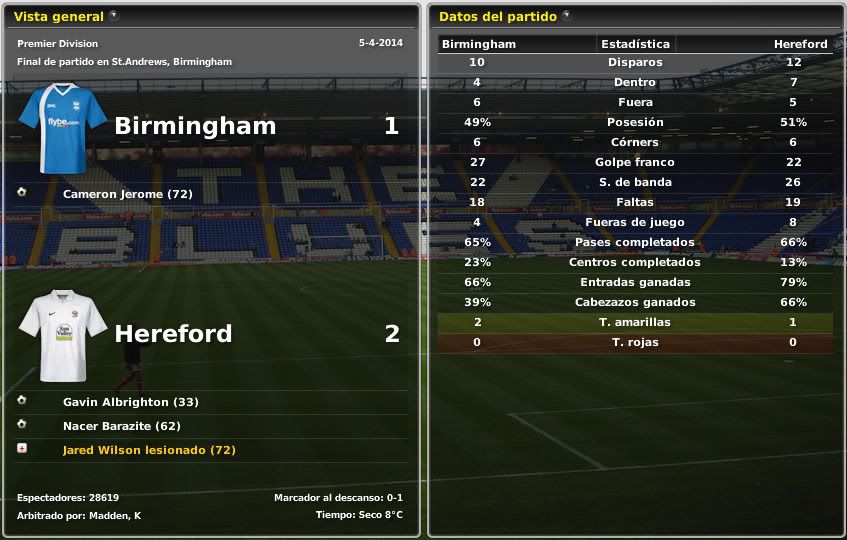Open the Premier Division competition link
This screenshot has height=540, width=847.
58,44
